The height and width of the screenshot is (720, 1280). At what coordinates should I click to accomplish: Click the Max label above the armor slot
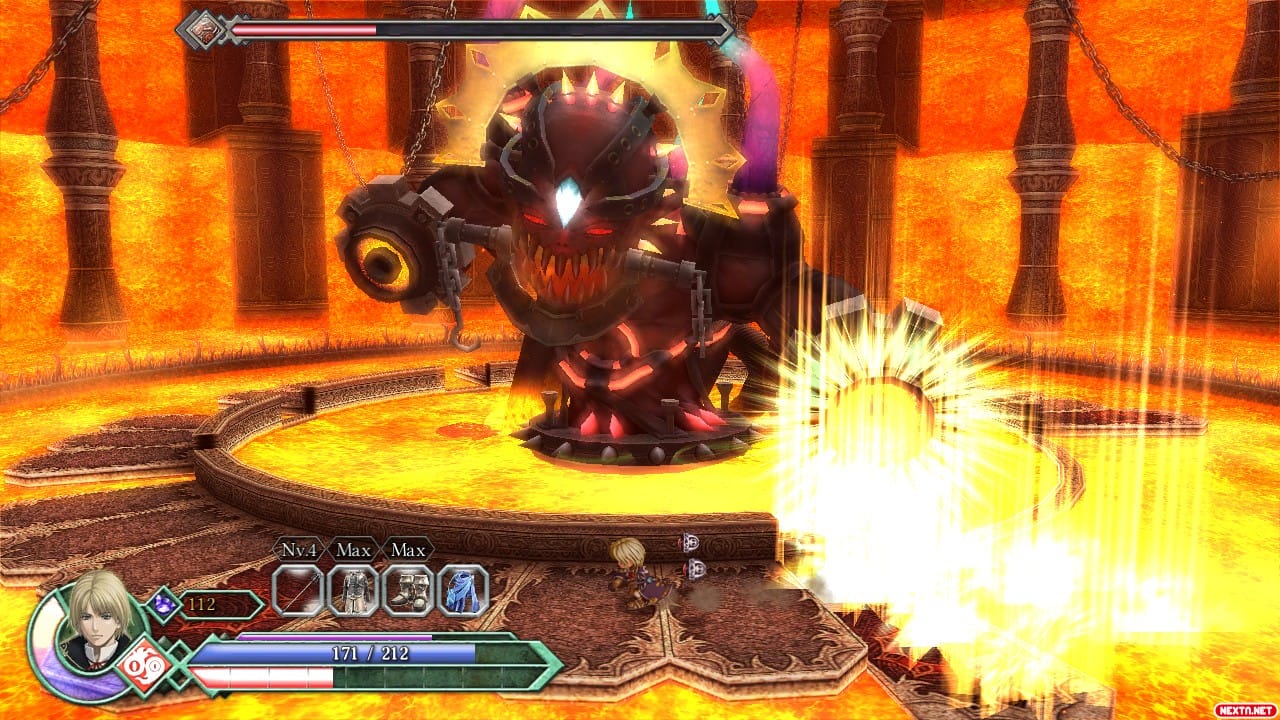353,550
